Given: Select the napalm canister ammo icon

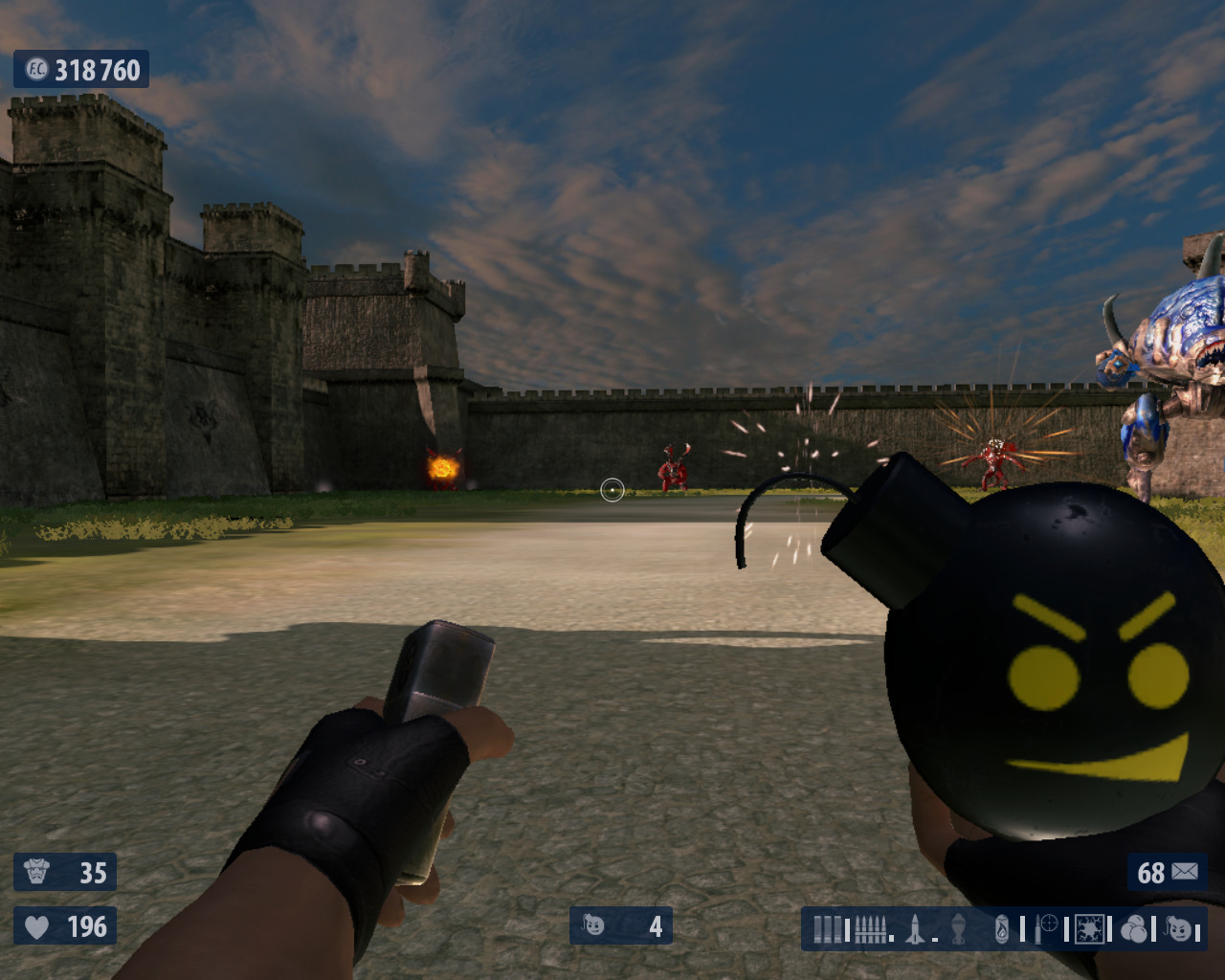Looking at the screenshot, I should pos(1002,929).
